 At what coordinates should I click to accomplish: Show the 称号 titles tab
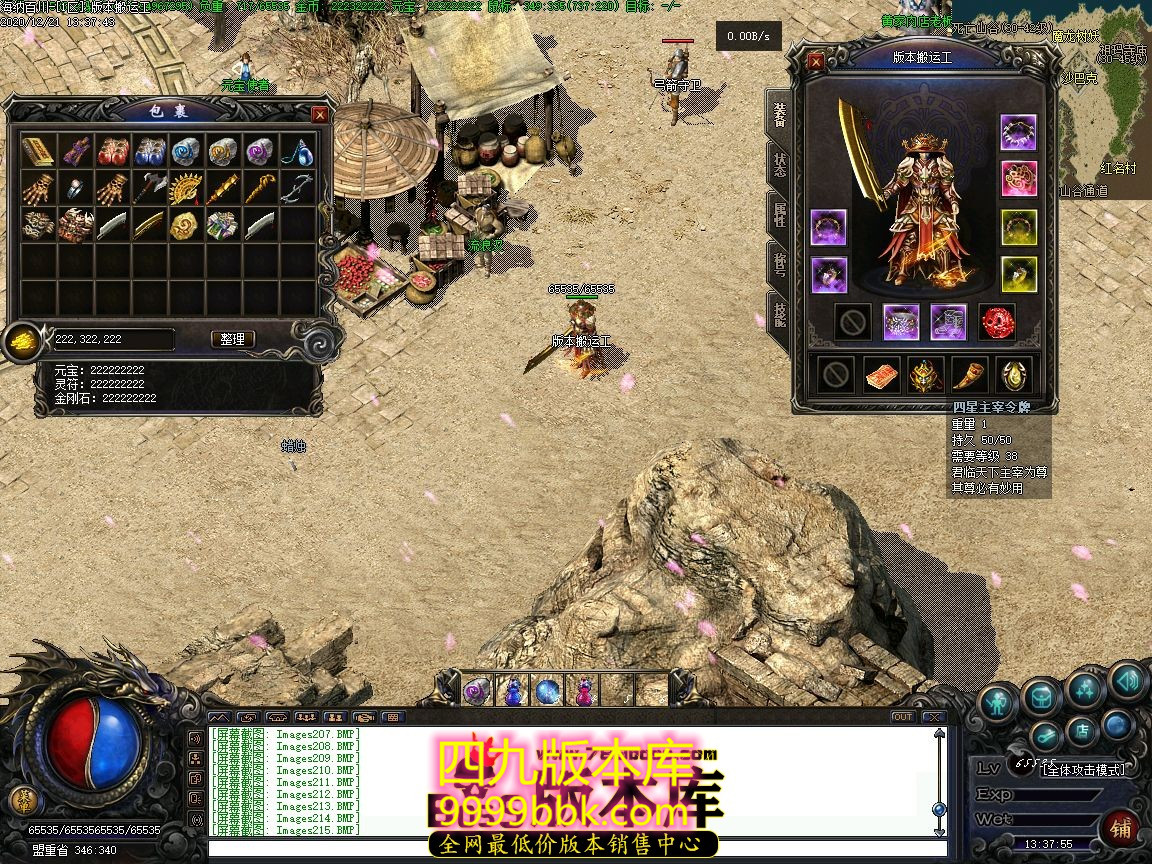(x=779, y=265)
